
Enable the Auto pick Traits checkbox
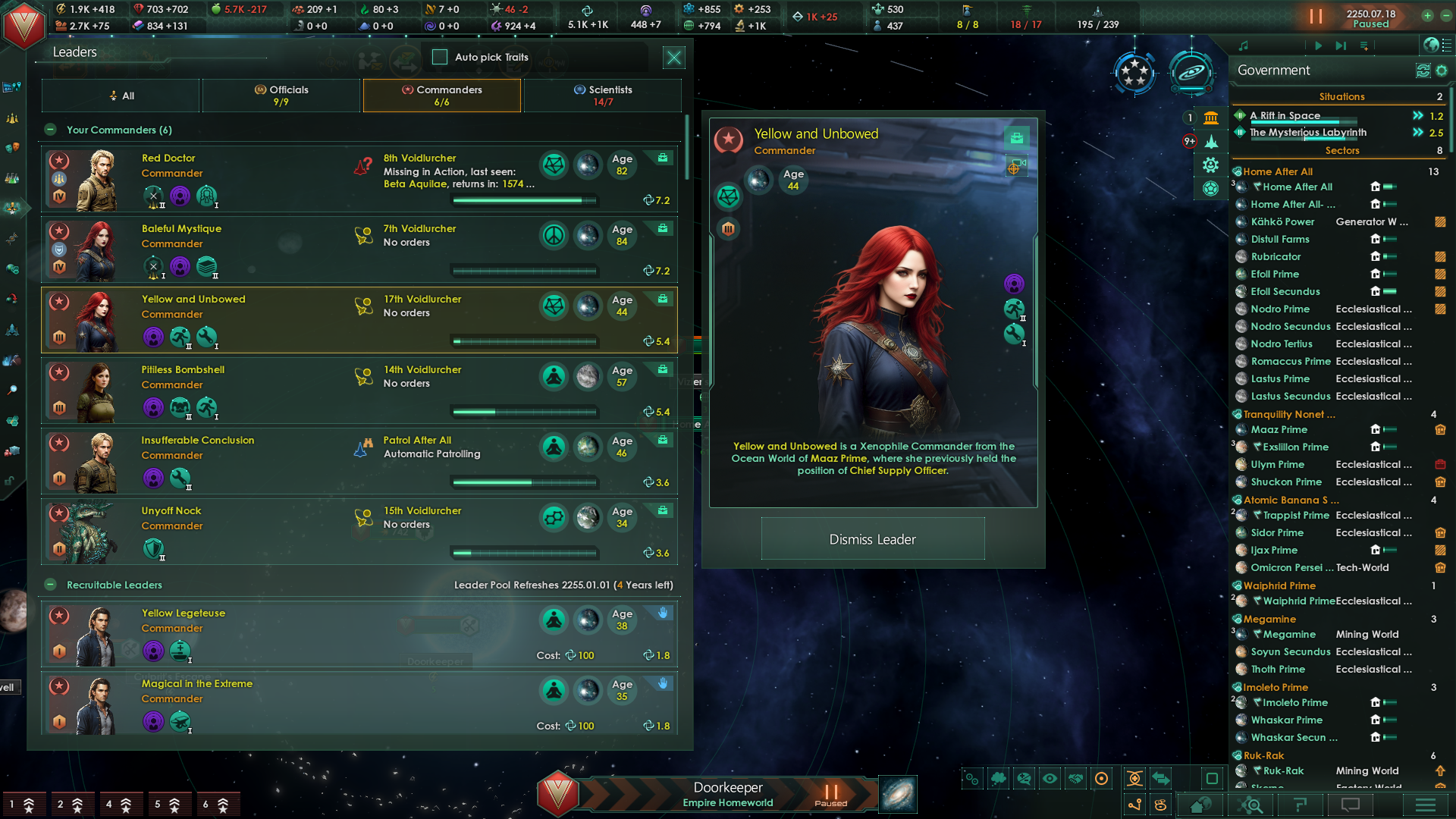(x=439, y=57)
